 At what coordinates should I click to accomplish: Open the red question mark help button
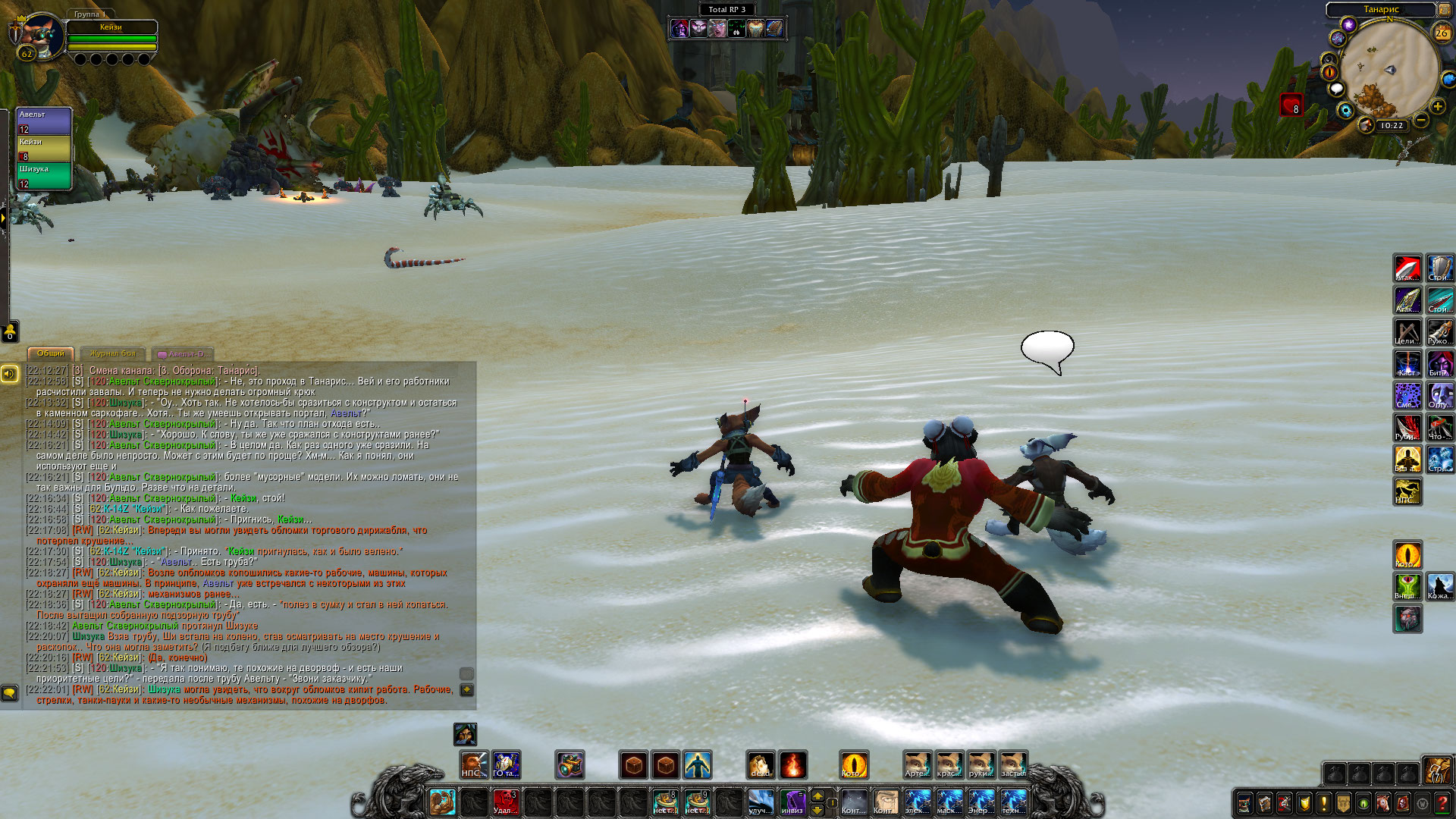[1442, 802]
